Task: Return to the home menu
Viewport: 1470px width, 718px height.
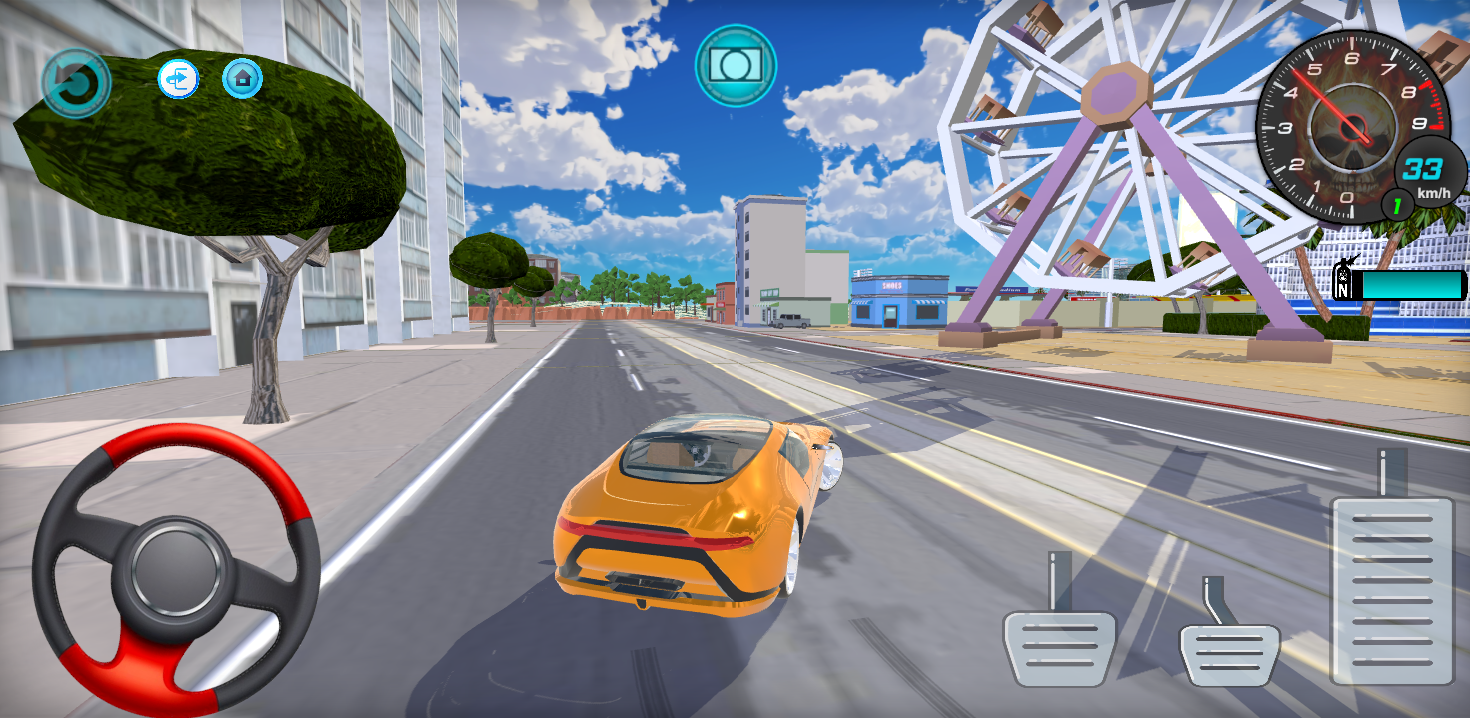Action: 242,78
